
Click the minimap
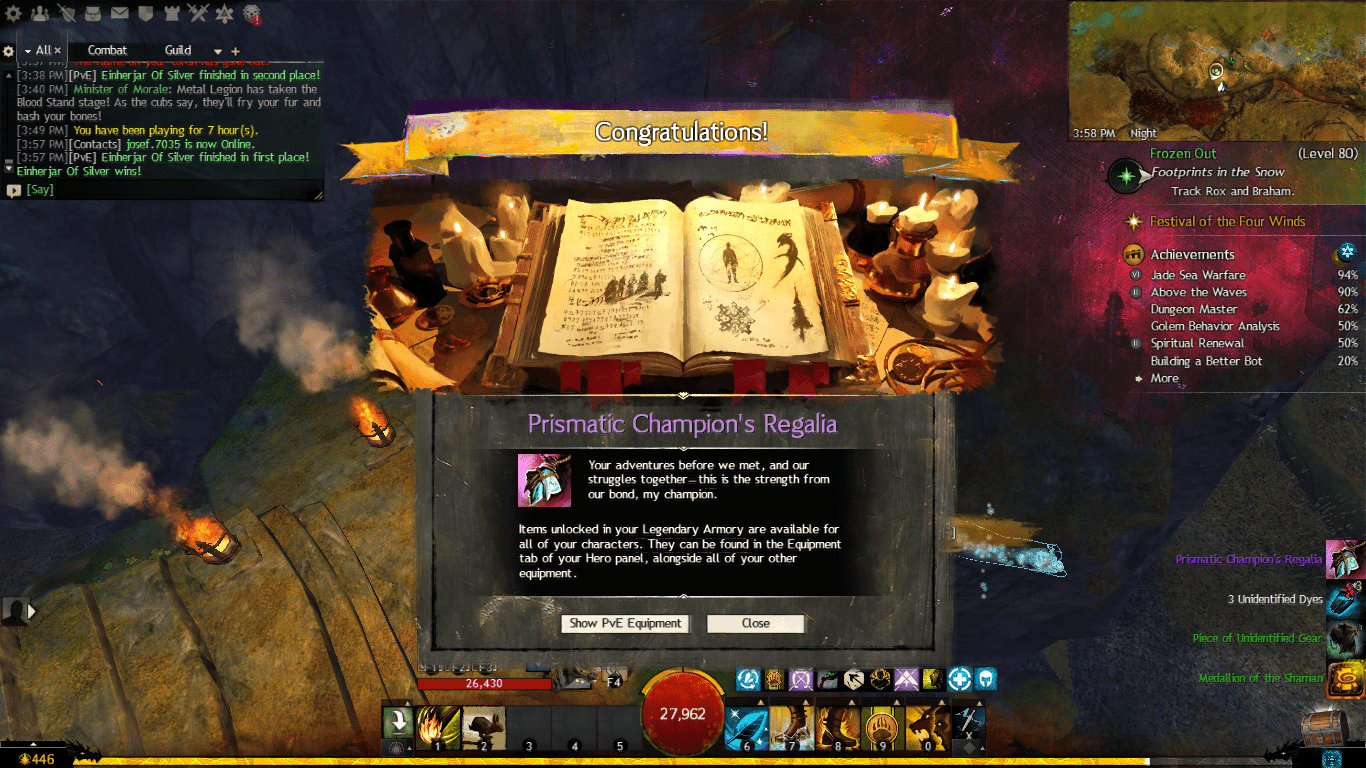1215,70
